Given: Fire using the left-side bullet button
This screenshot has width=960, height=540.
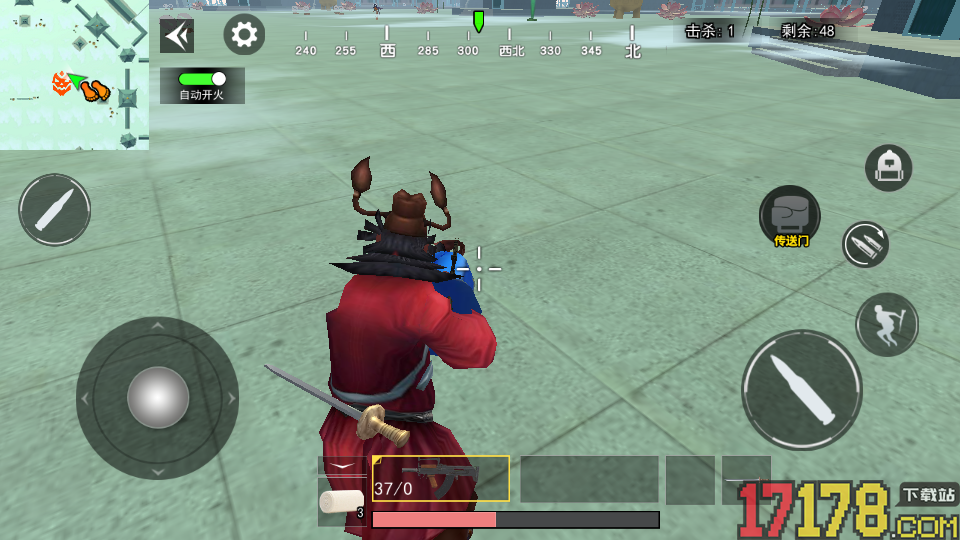Looking at the screenshot, I should click(x=55, y=210).
